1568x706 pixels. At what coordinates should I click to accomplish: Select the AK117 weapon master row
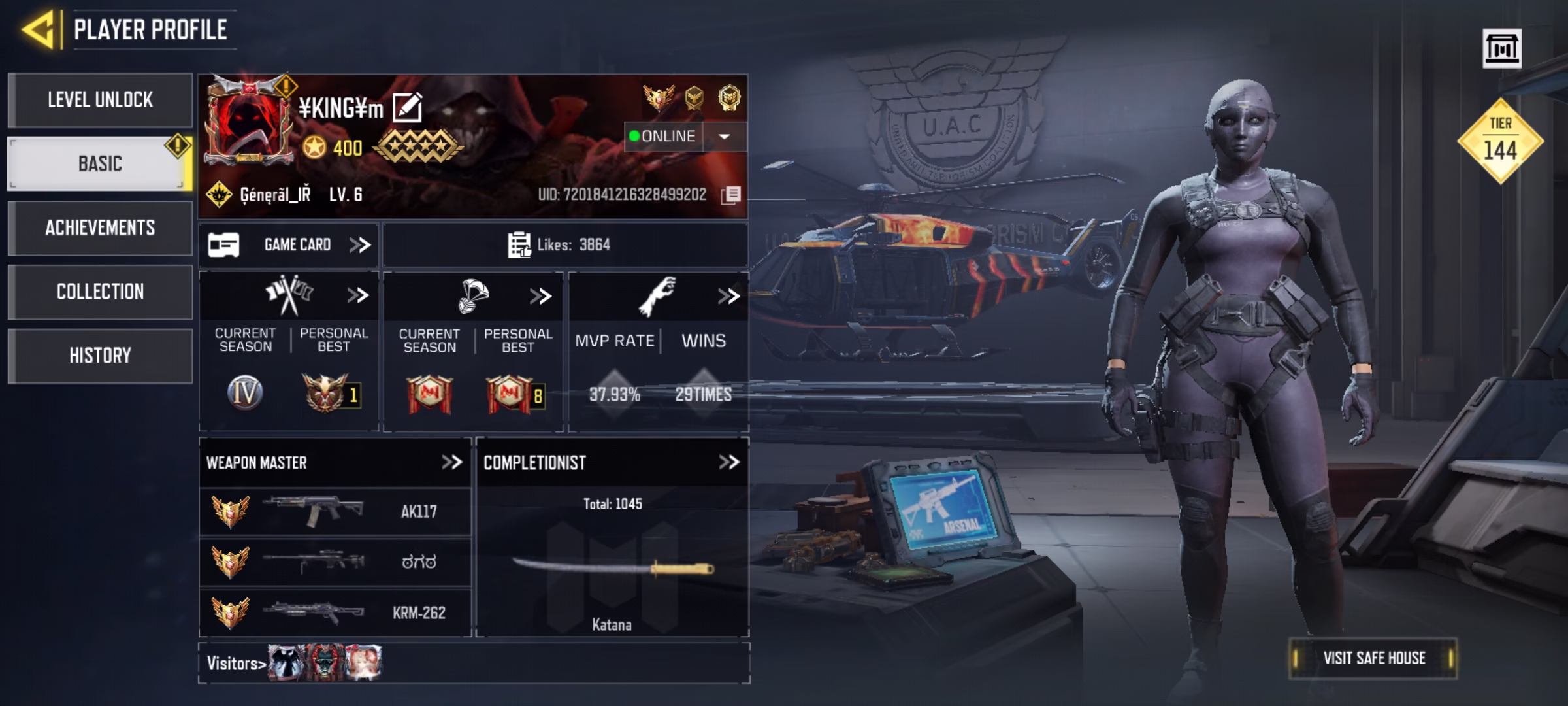pyautogui.click(x=335, y=511)
